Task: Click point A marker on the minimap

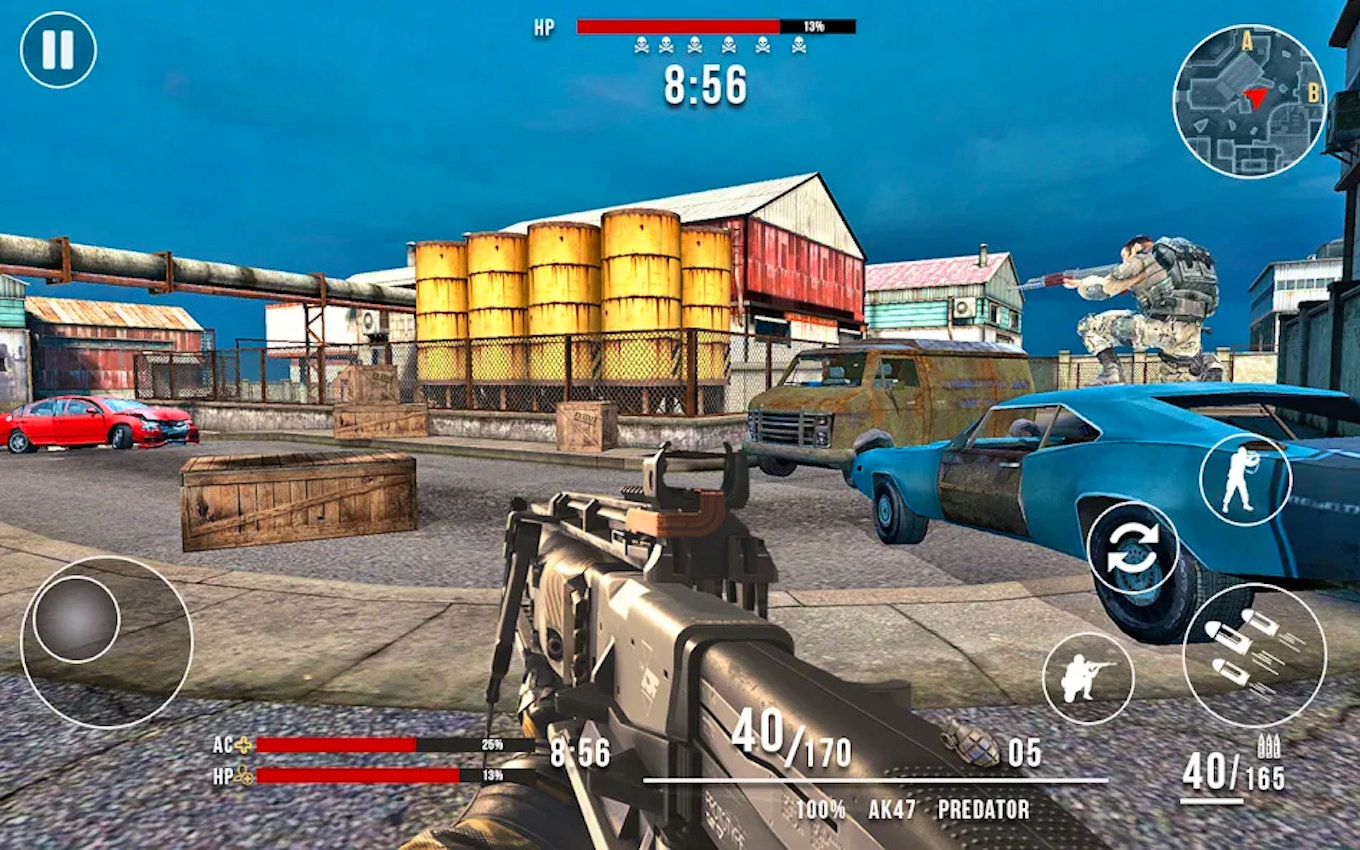Action: [x=1247, y=42]
